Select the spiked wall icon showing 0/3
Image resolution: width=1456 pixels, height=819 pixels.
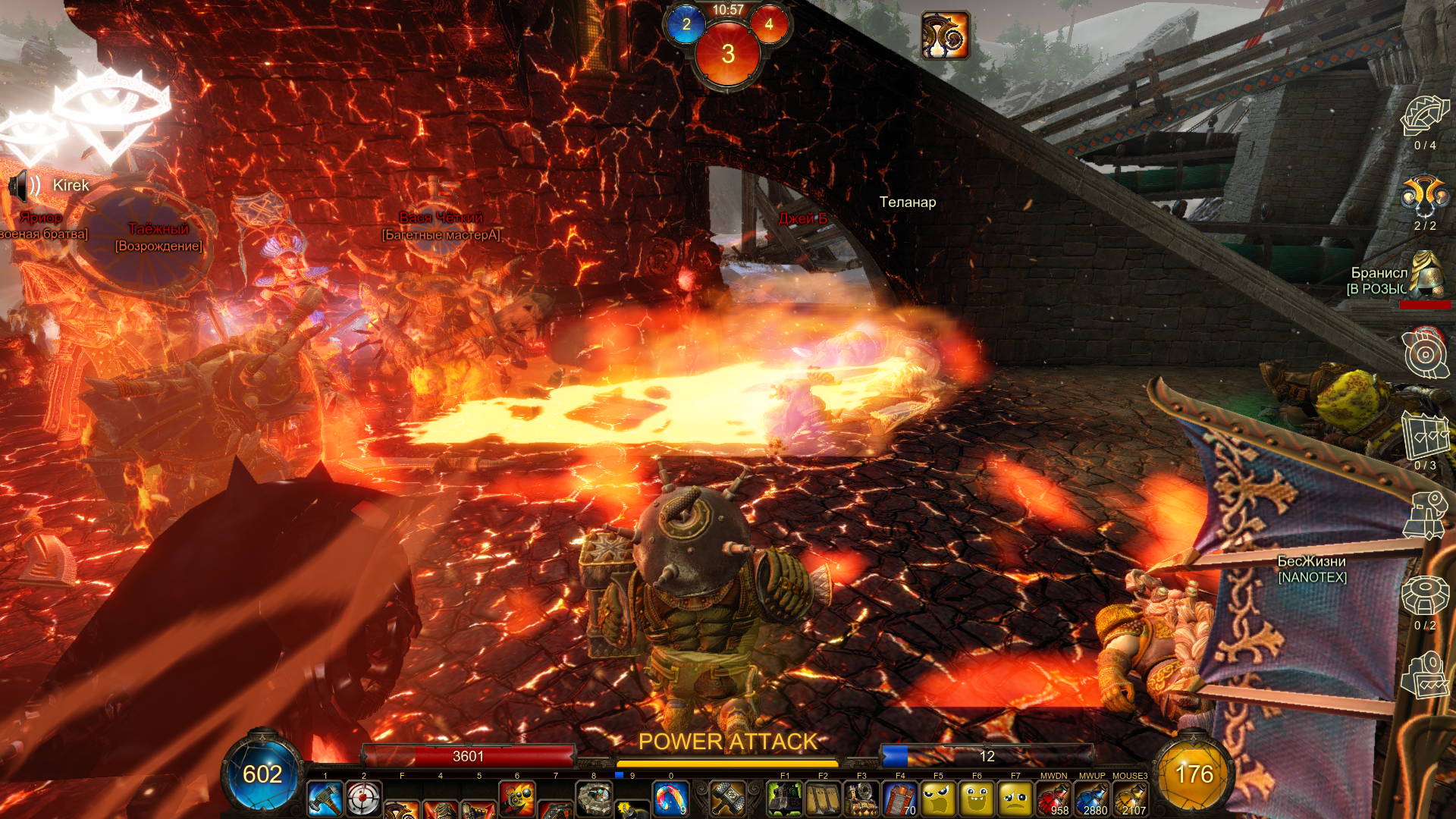(x=1426, y=436)
